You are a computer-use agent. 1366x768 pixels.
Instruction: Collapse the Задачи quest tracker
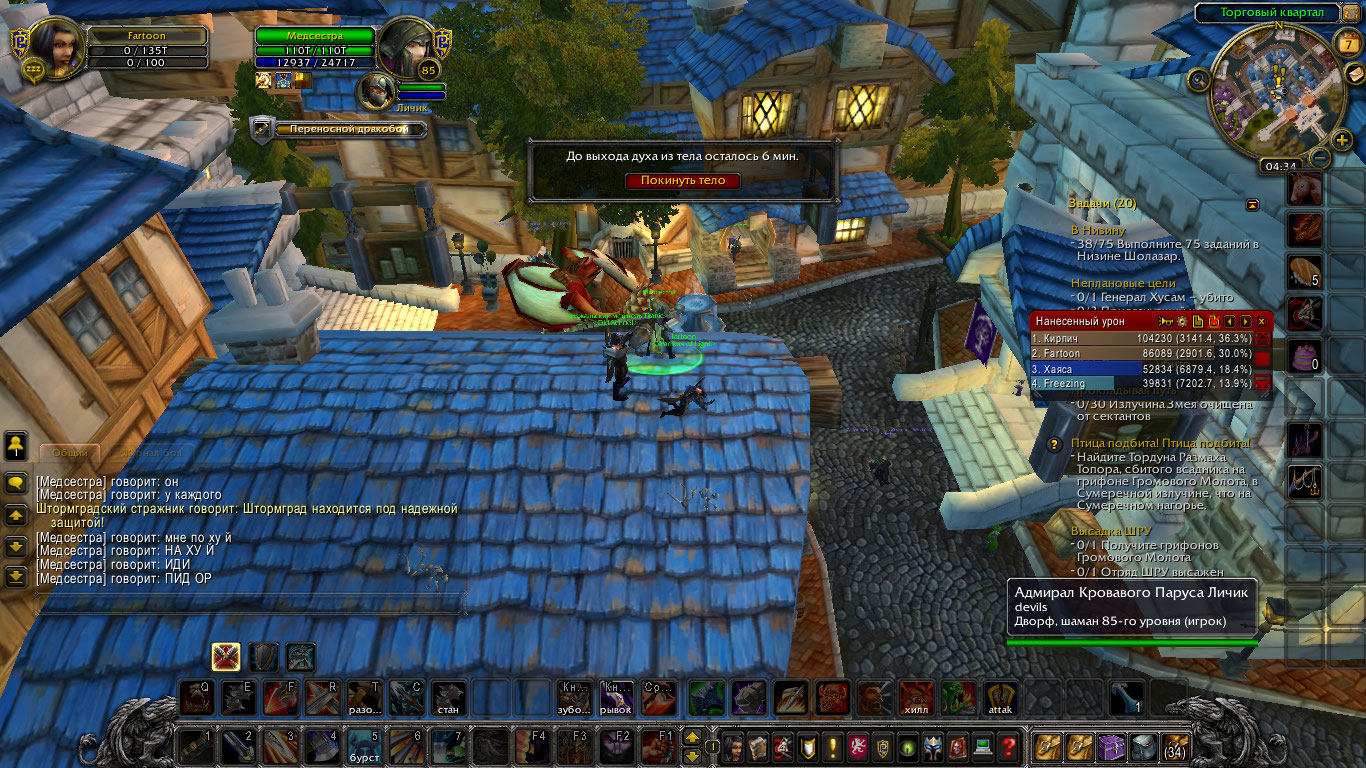click(1252, 204)
